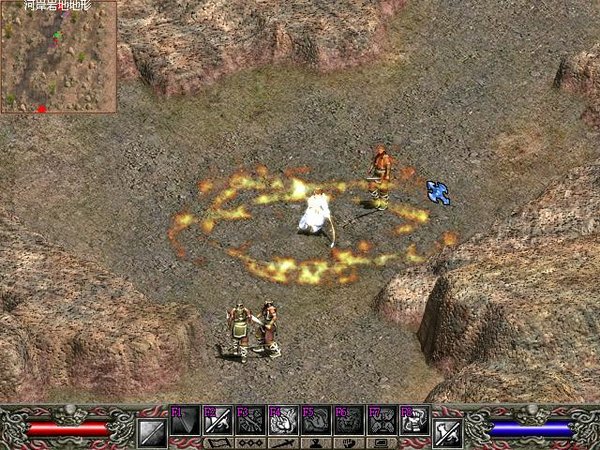Open the fist menu button
Image resolution: width=600 pixels, height=450 pixels.
tap(349, 443)
